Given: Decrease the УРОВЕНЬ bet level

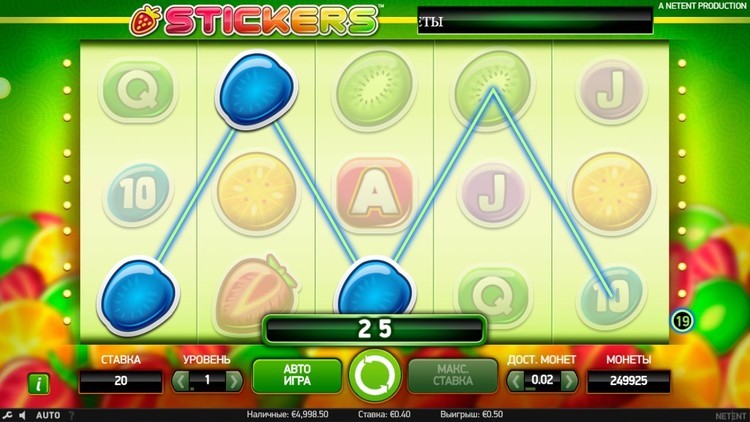Looking at the screenshot, I should pos(180,381).
